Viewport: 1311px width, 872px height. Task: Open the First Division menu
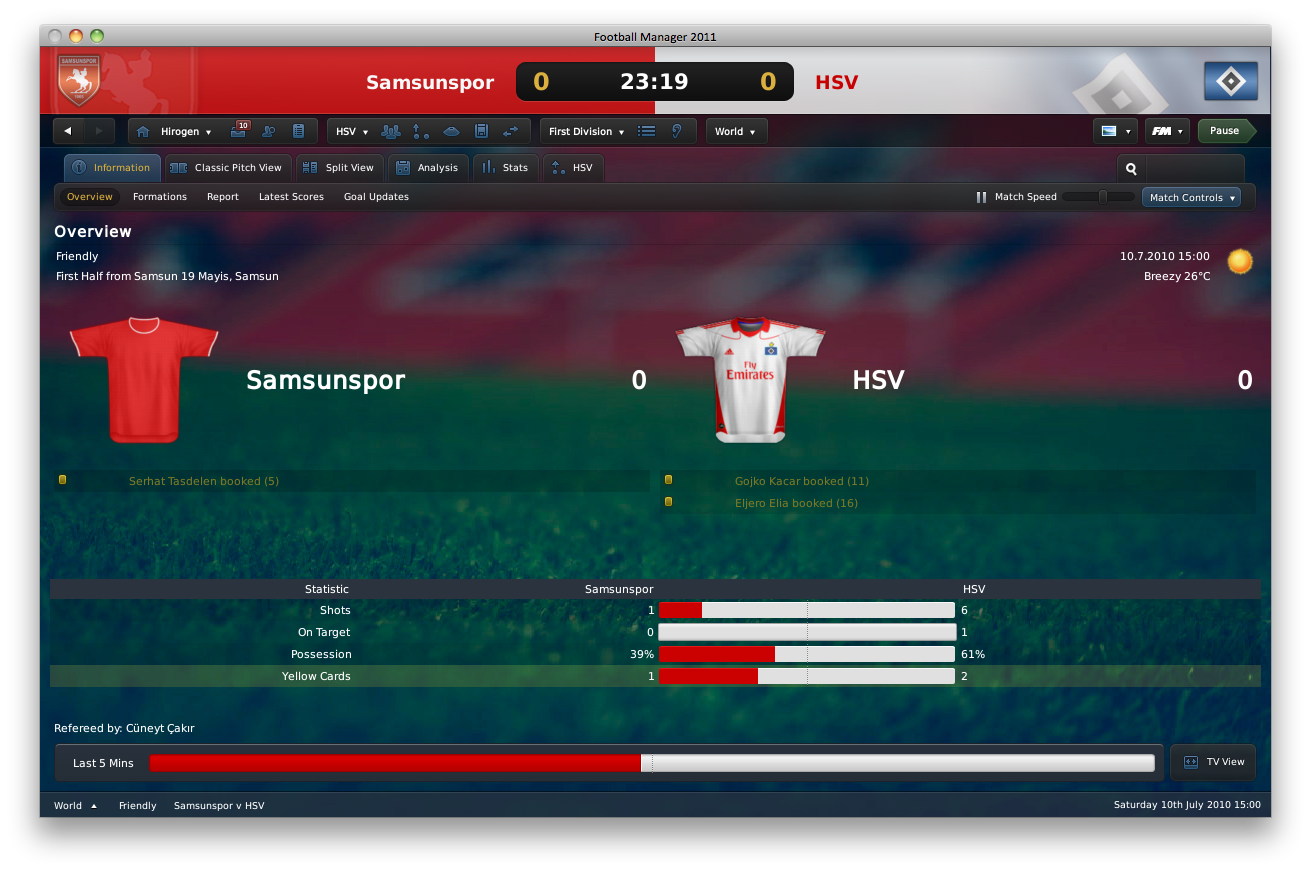coord(586,132)
